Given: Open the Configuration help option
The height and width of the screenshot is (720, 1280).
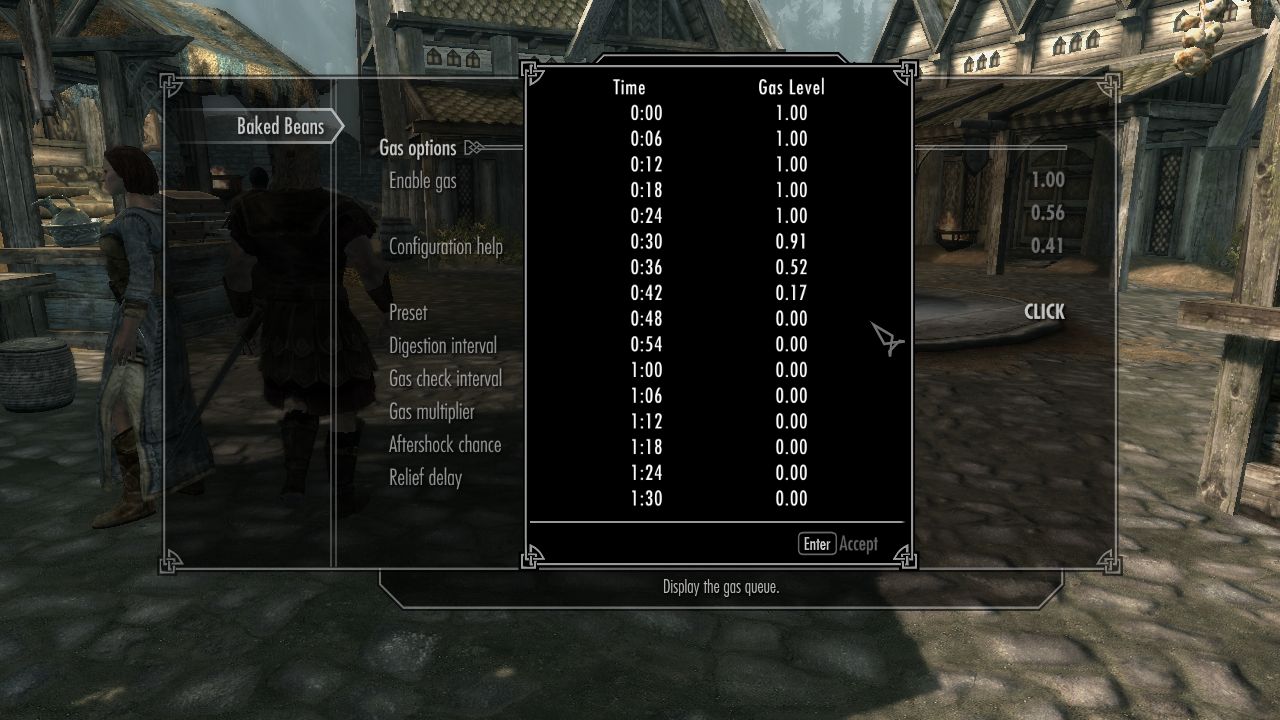Looking at the screenshot, I should [x=446, y=247].
